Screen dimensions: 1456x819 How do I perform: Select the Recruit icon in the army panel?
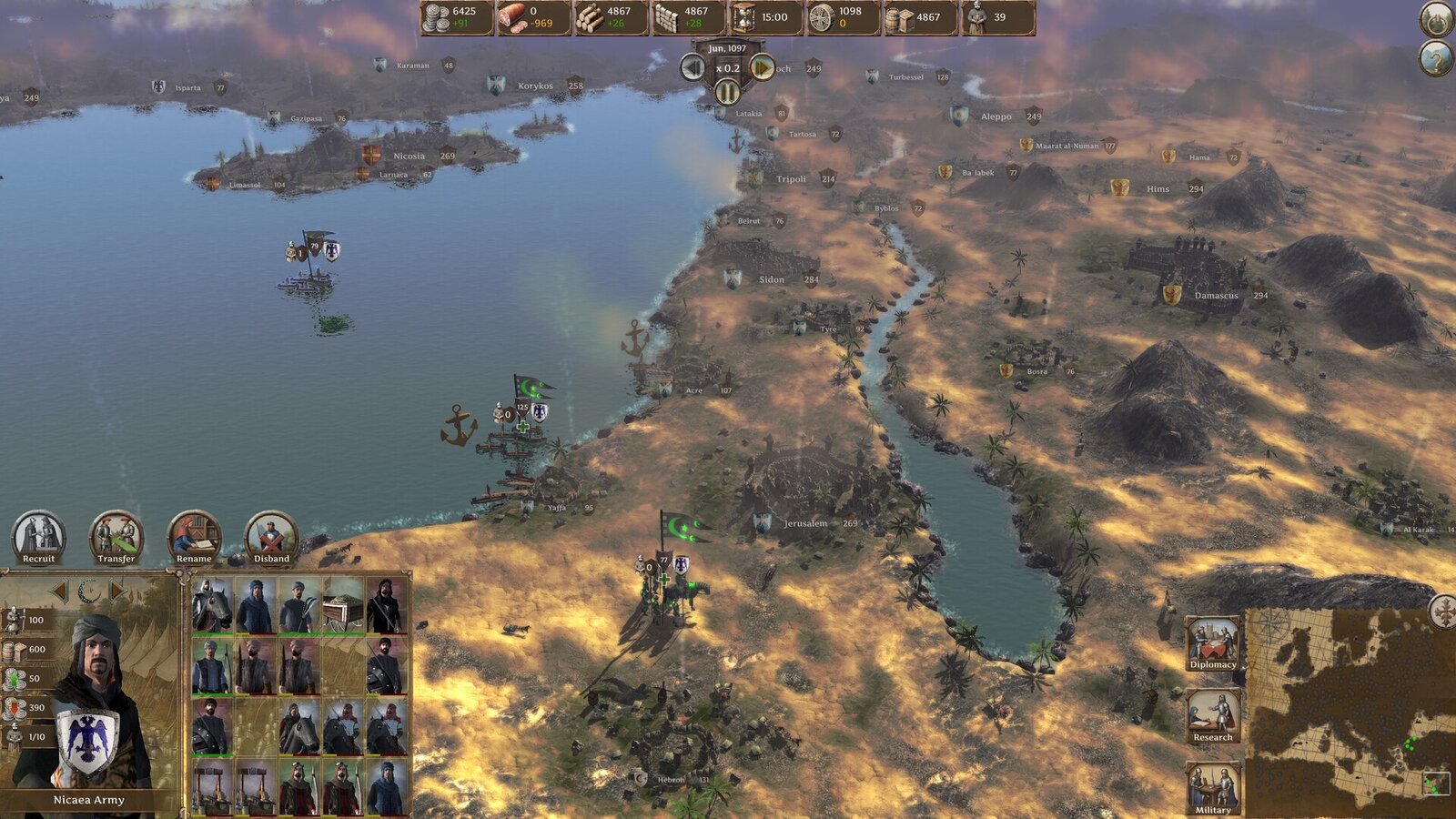[39, 532]
